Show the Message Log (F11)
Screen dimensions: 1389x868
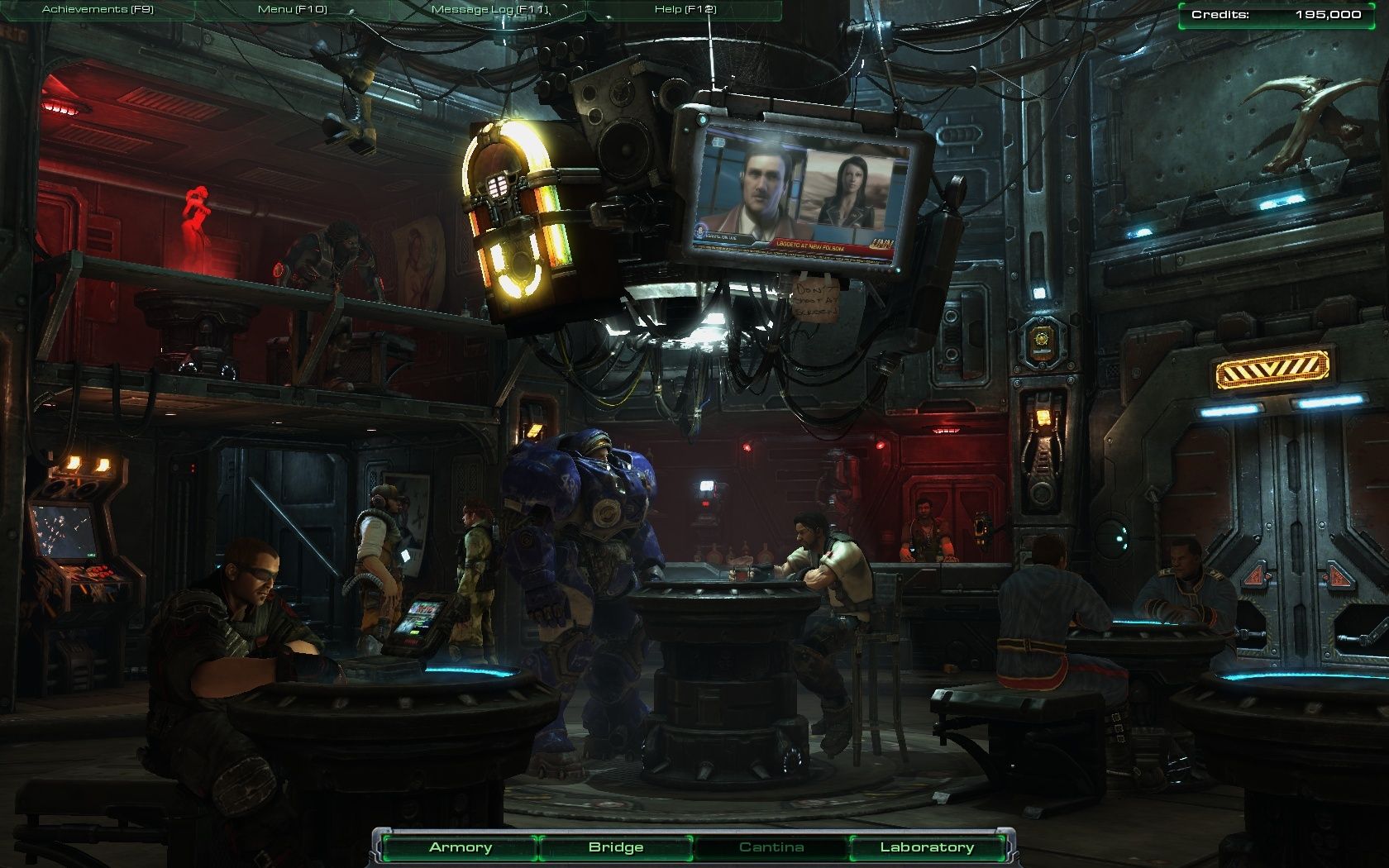(x=489, y=10)
